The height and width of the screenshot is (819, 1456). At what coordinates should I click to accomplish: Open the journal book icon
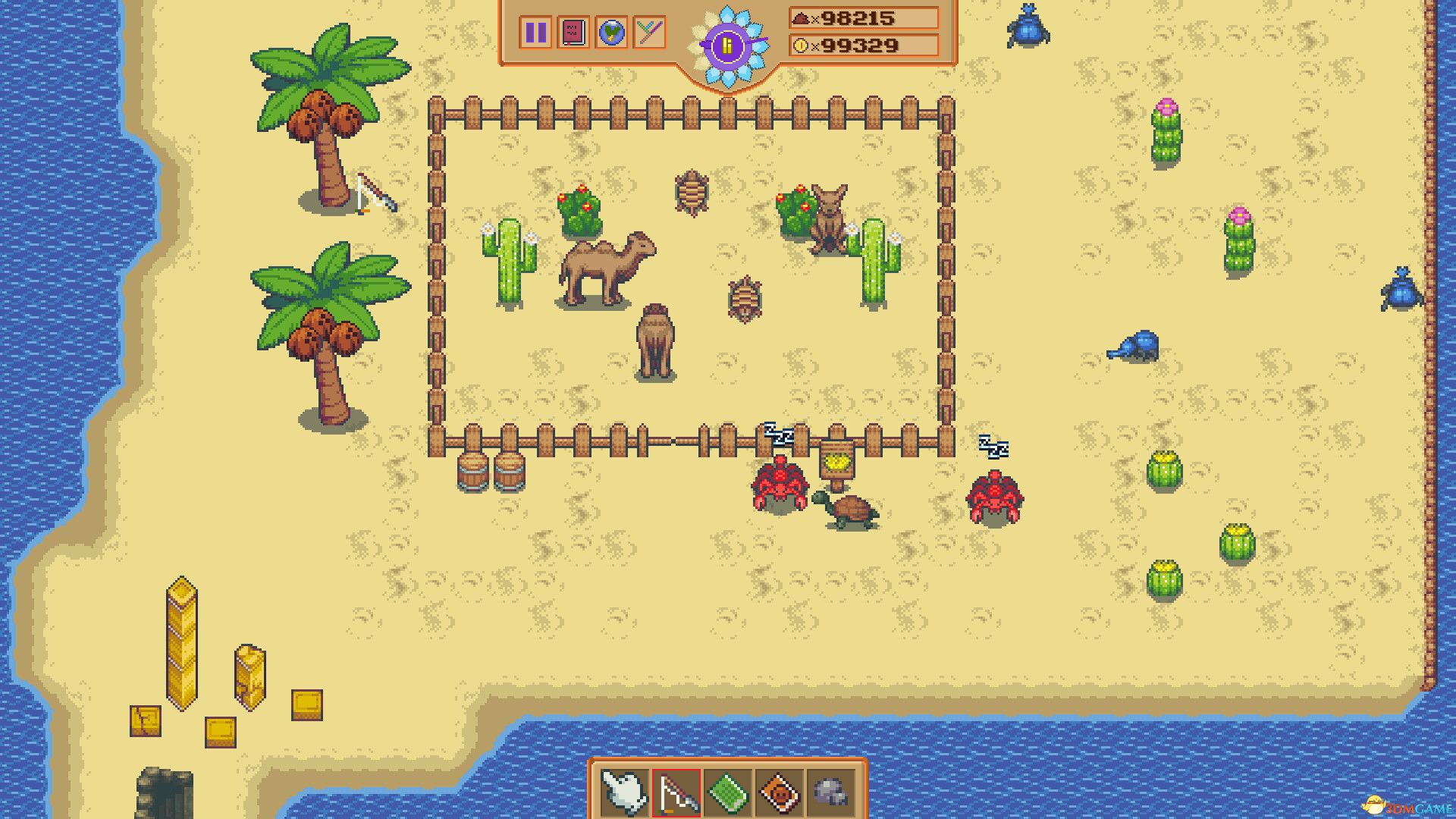[x=573, y=32]
